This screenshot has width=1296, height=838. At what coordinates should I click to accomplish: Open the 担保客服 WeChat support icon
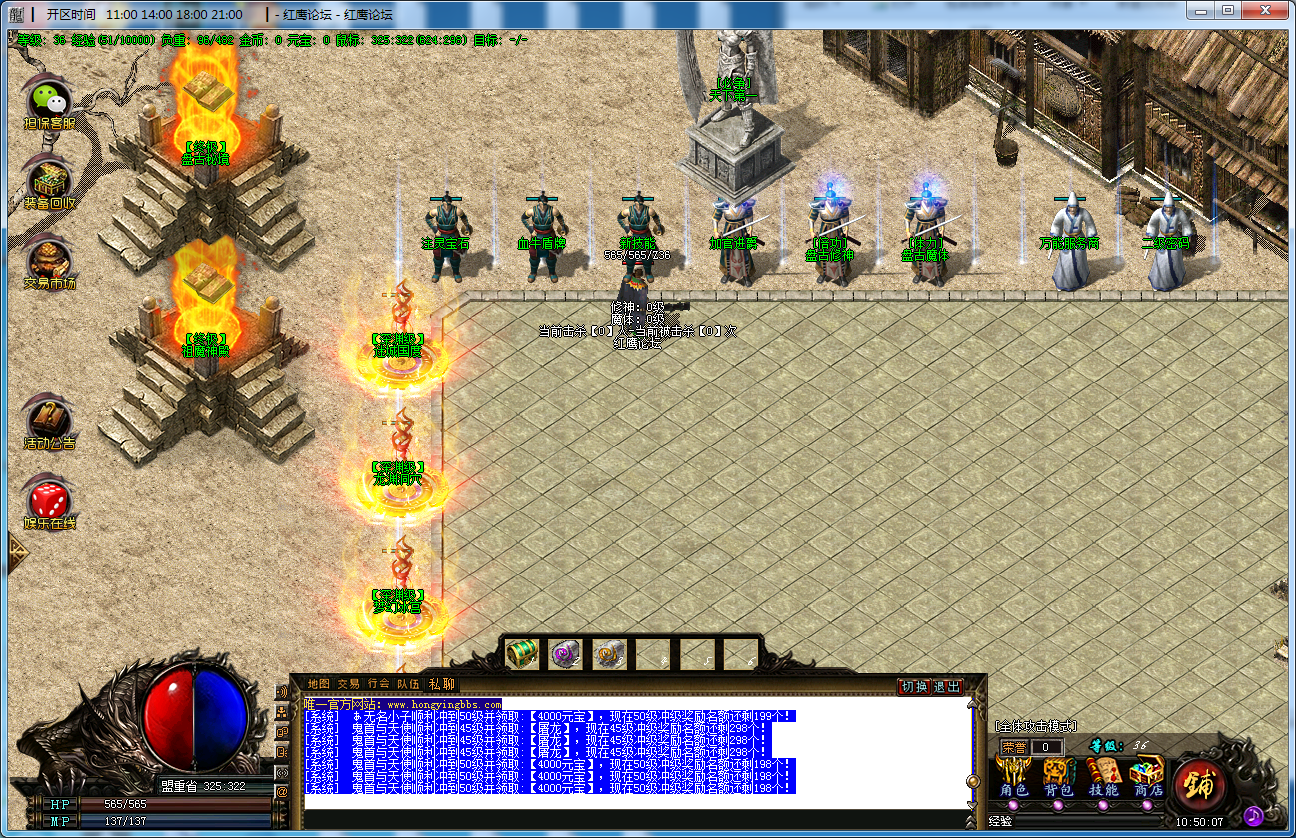(49, 101)
